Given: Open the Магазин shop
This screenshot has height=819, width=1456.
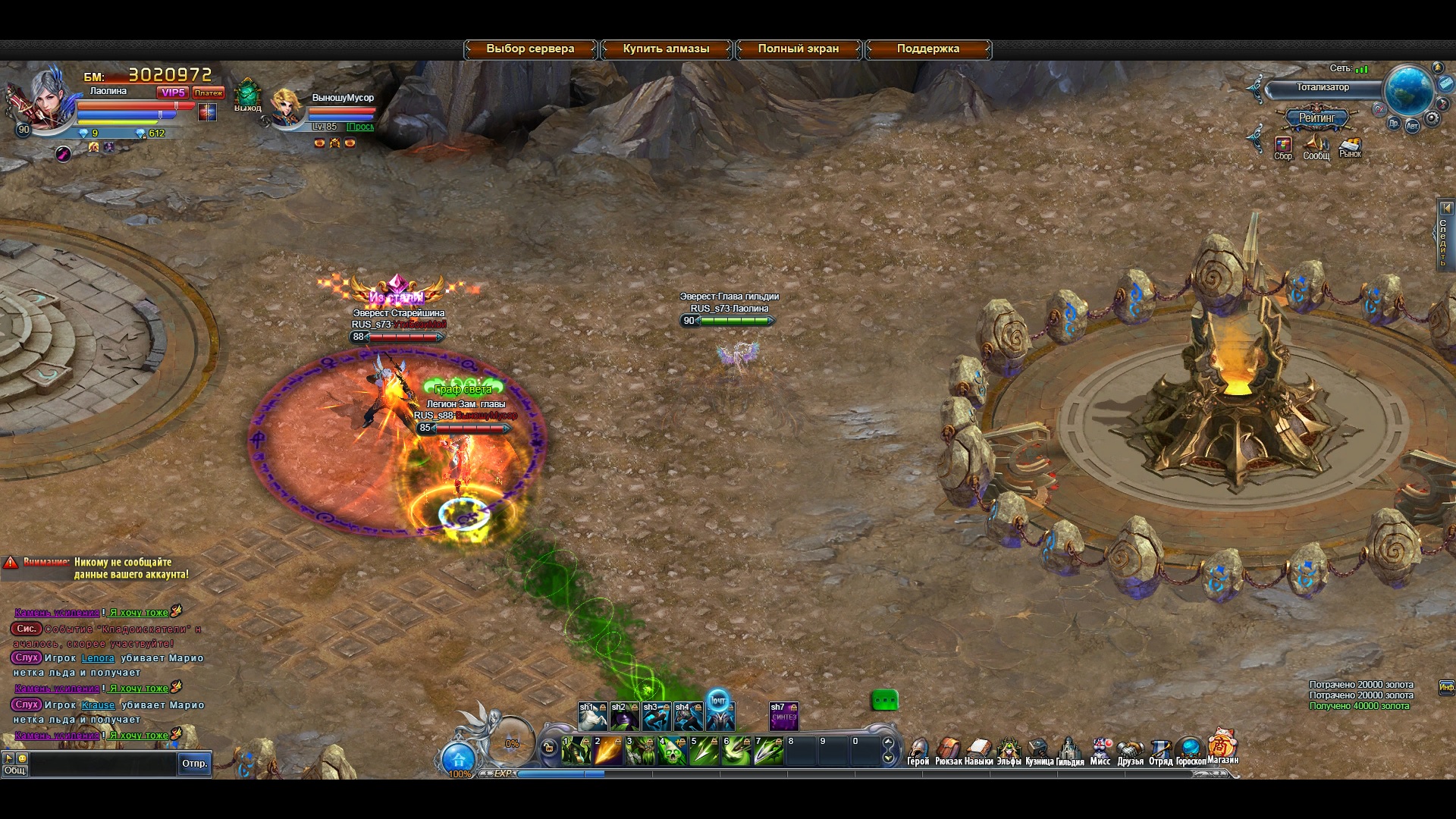Looking at the screenshot, I should click(x=1222, y=748).
